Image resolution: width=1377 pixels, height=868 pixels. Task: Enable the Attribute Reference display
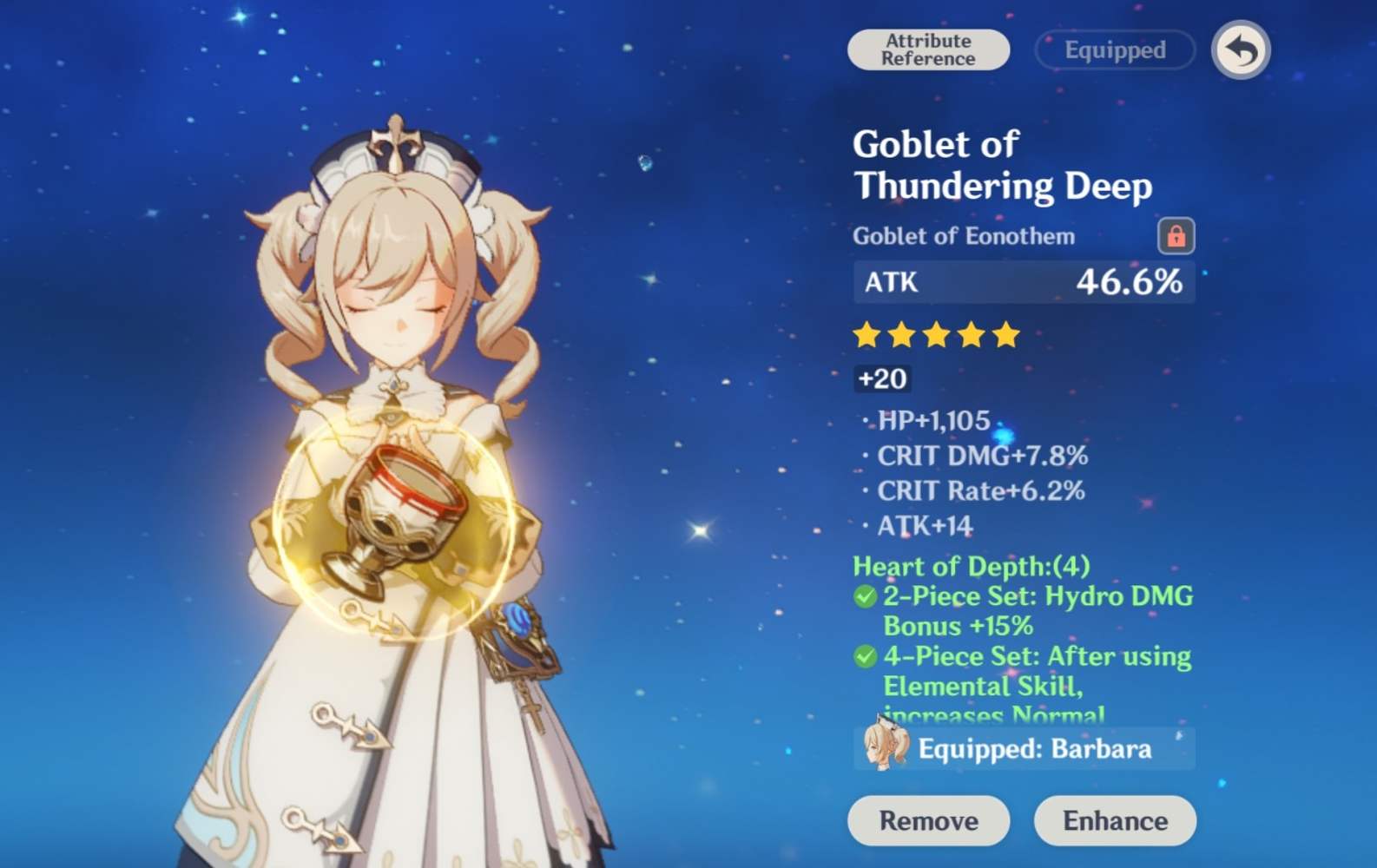(927, 49)
